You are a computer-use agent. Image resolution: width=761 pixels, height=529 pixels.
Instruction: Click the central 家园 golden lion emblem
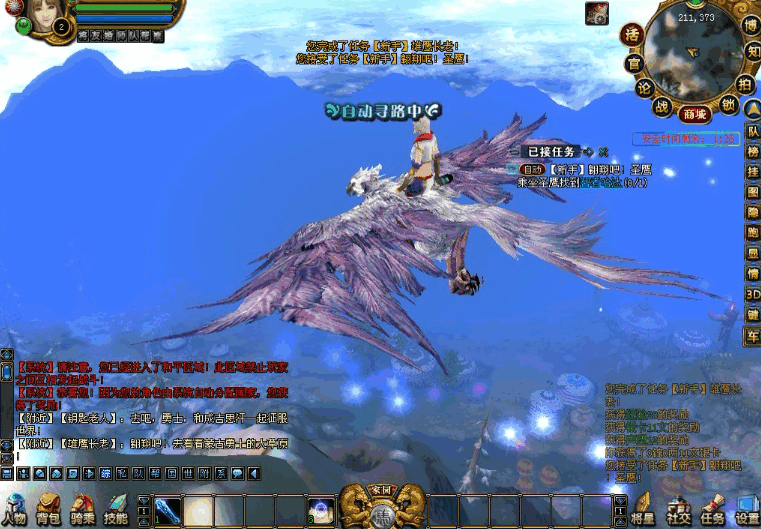(380, 508)
